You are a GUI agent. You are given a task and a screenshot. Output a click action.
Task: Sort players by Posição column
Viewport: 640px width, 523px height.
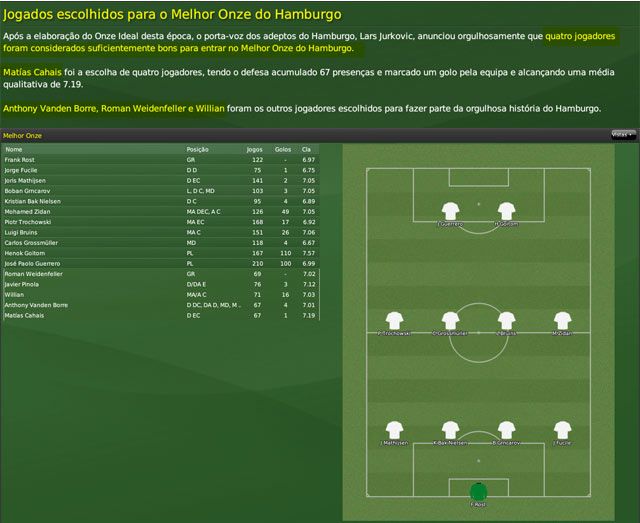point(197,149)
